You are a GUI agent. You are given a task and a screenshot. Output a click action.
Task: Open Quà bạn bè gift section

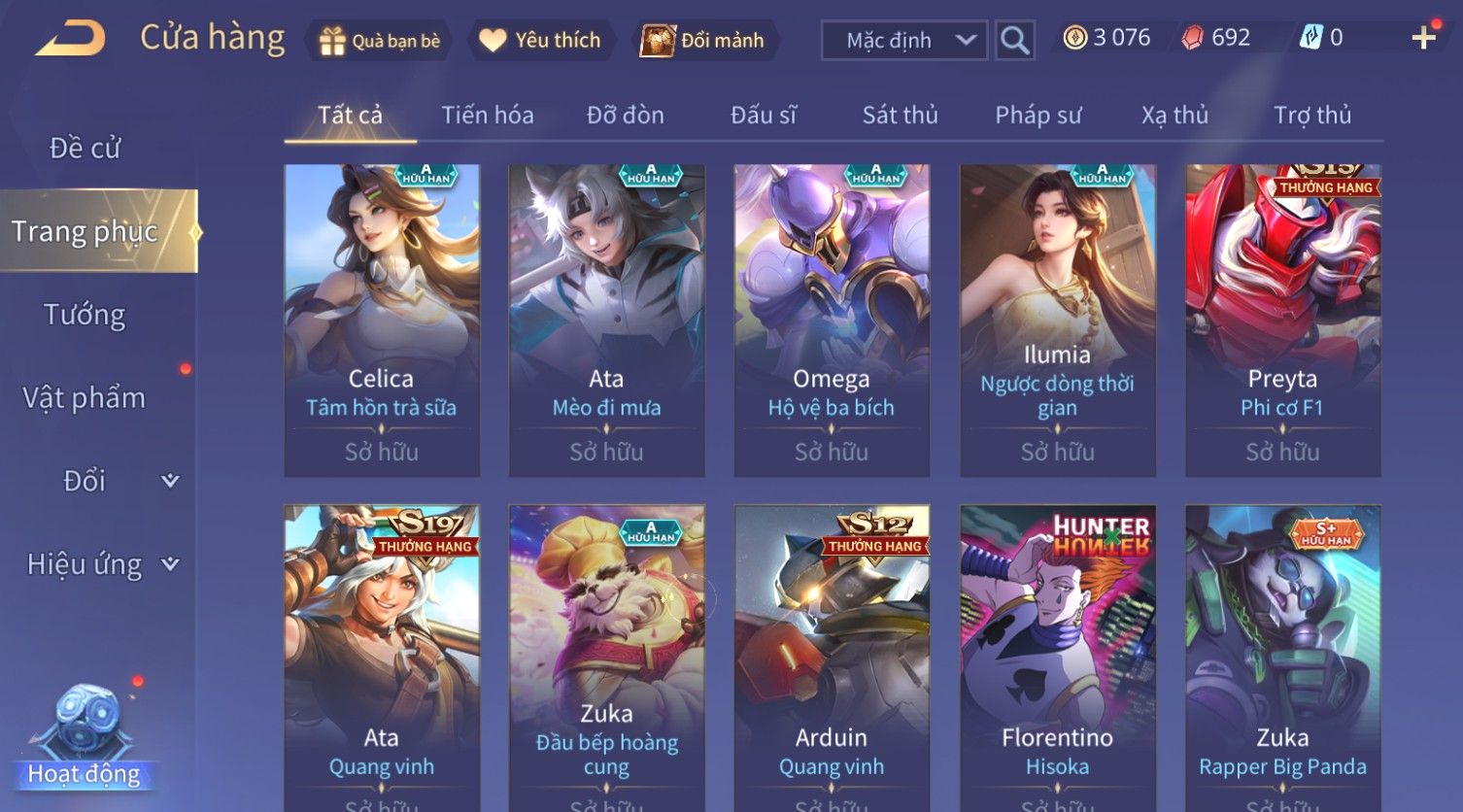coord(380,41)
